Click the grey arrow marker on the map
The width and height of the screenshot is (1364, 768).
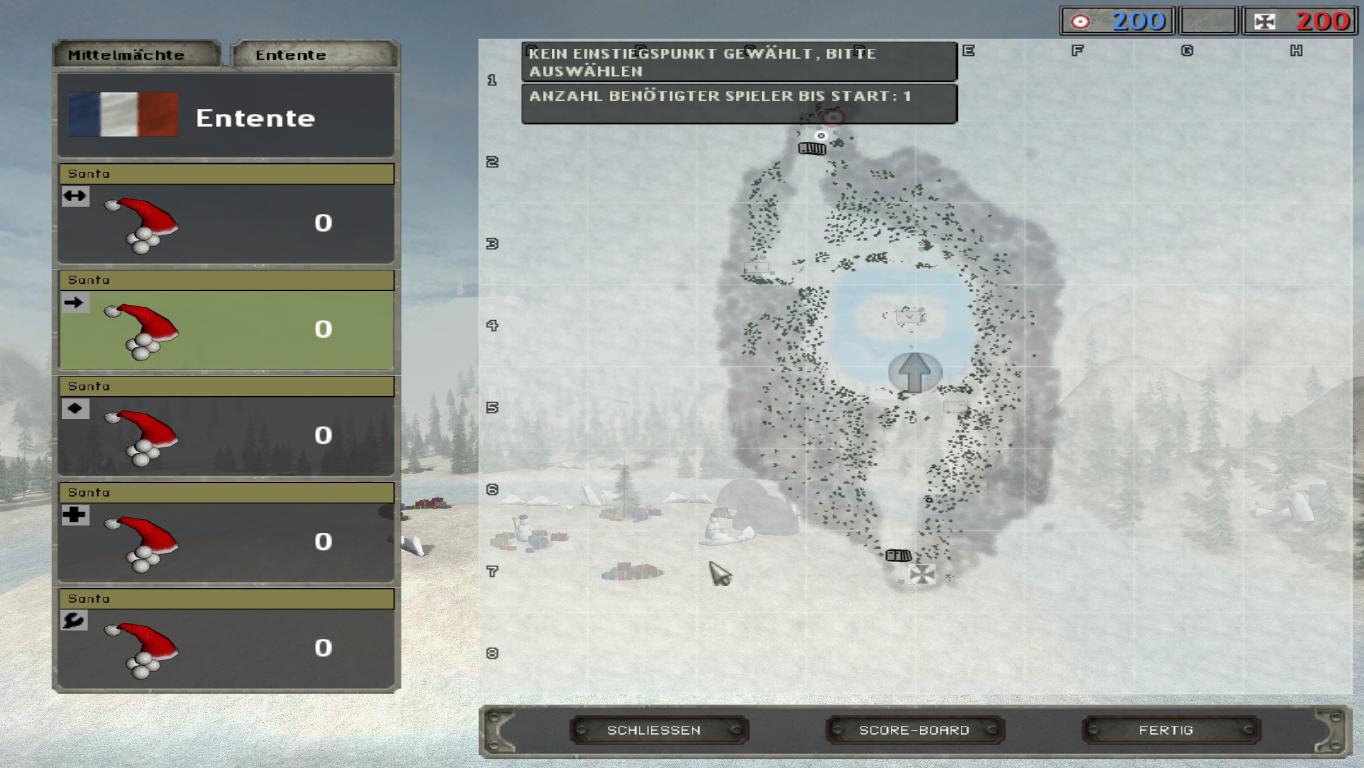(x=914, y=372)
